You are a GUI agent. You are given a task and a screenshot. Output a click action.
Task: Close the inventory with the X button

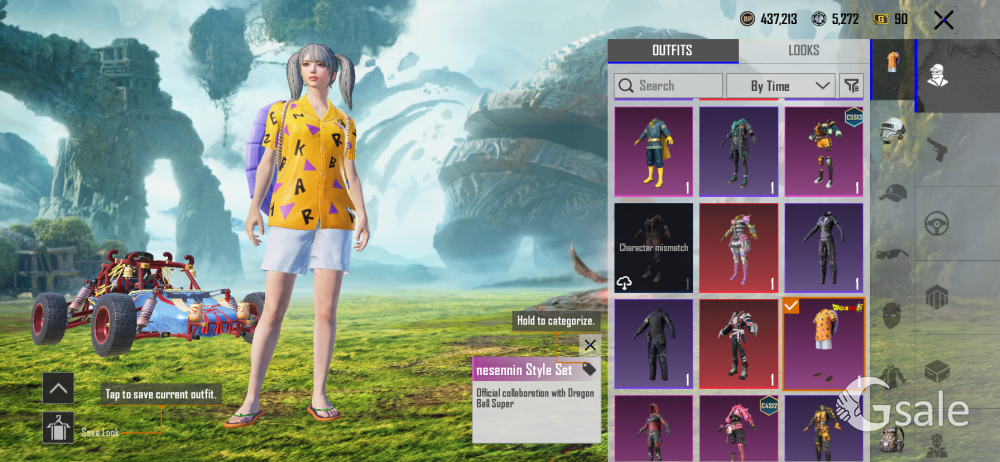coord(943,20)
